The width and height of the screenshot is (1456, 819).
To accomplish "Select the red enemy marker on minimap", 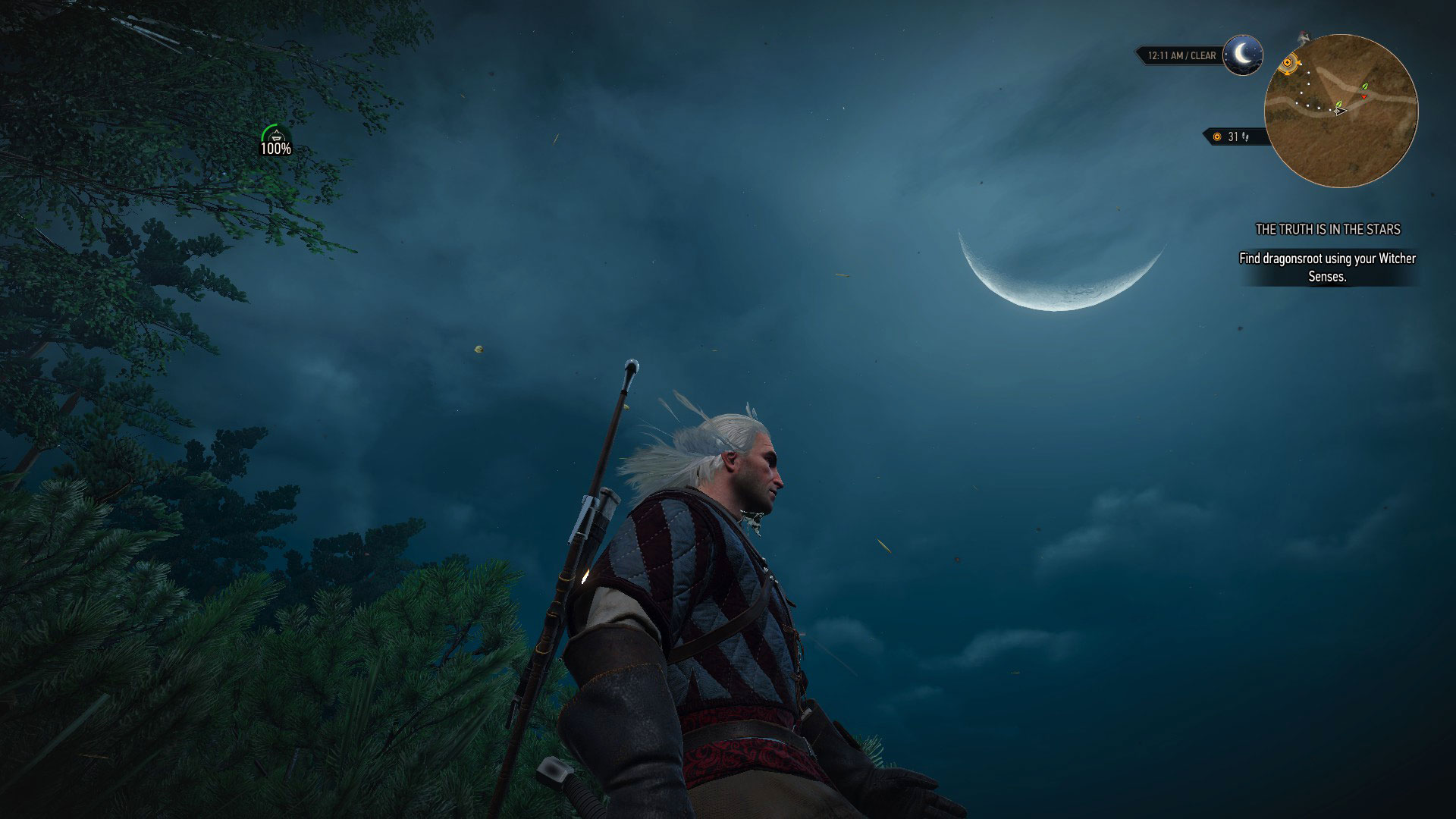I will (x=1363, y=97).
